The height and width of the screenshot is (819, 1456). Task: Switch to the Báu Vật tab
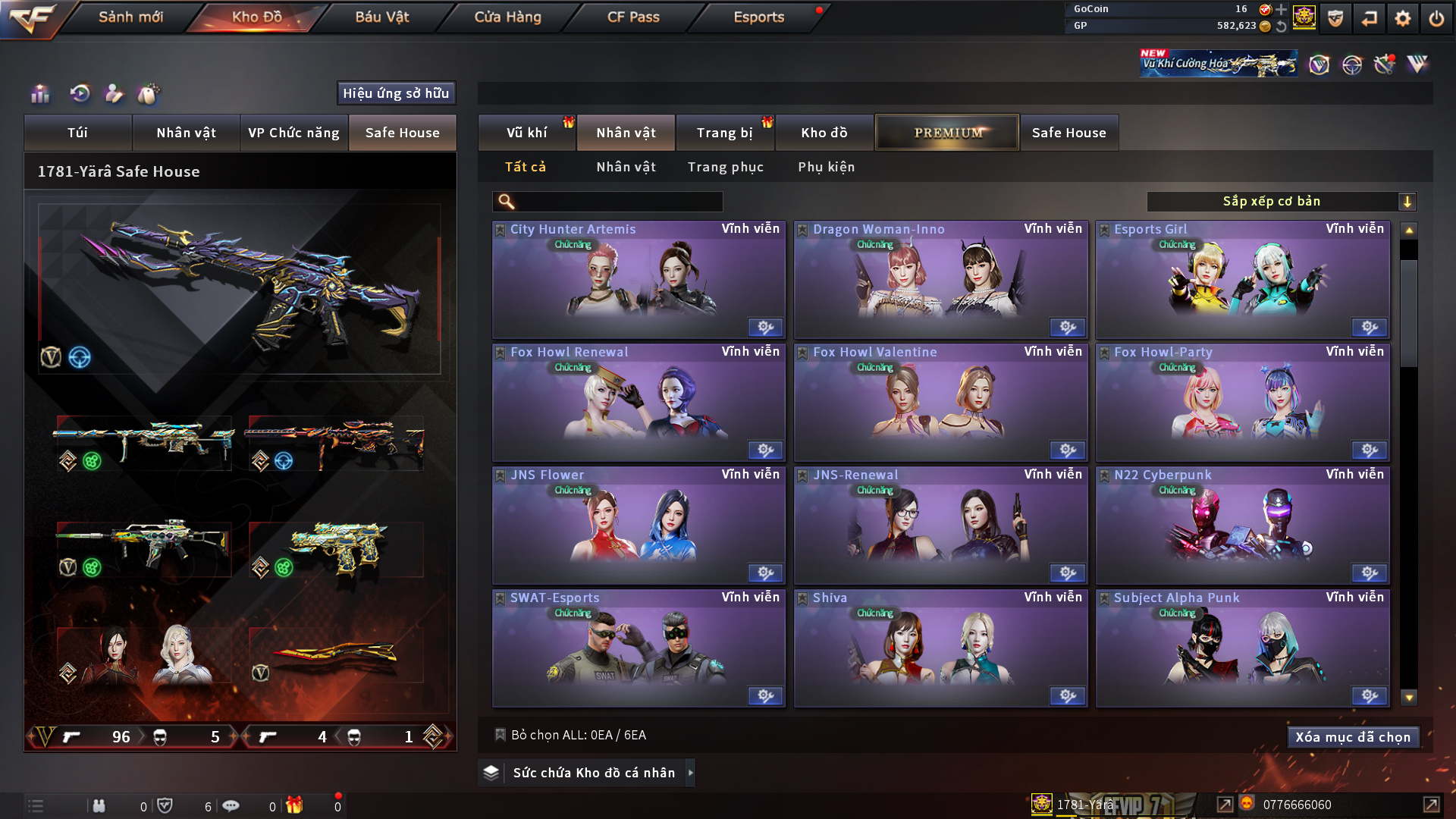(381, 17)
